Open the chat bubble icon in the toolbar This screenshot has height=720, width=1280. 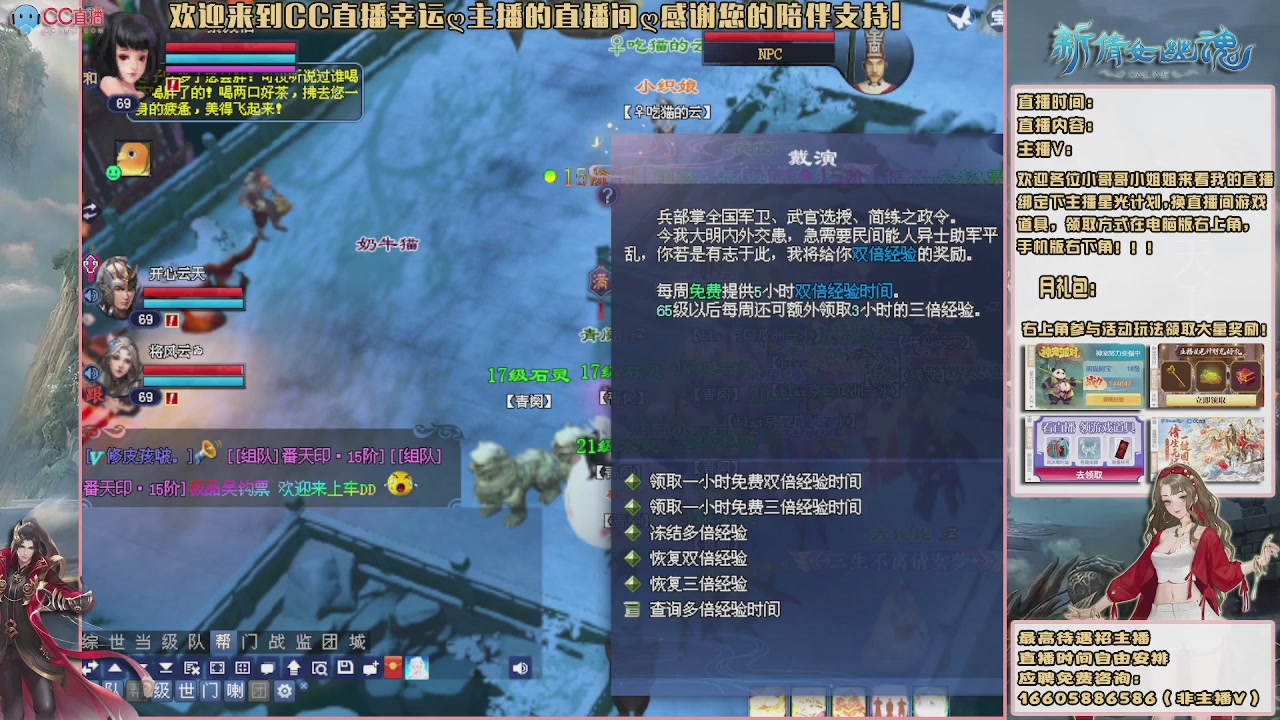click(x=267, y=667)
